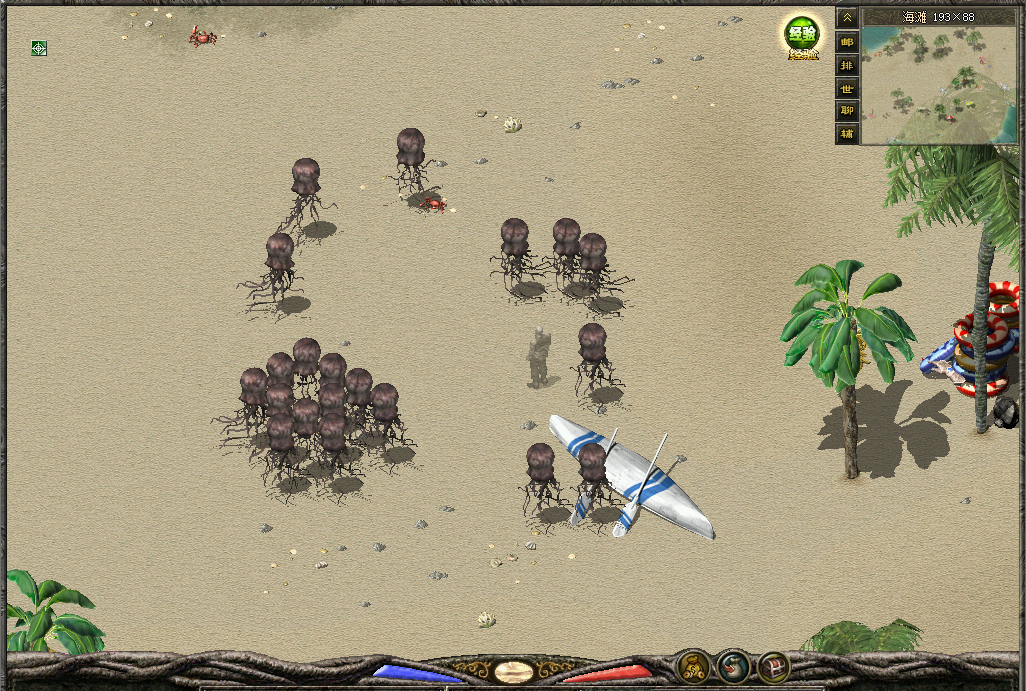Open the 世 world button
Image resolution: width=1026 pixels, height=691 pixels.
coord(847,88)
